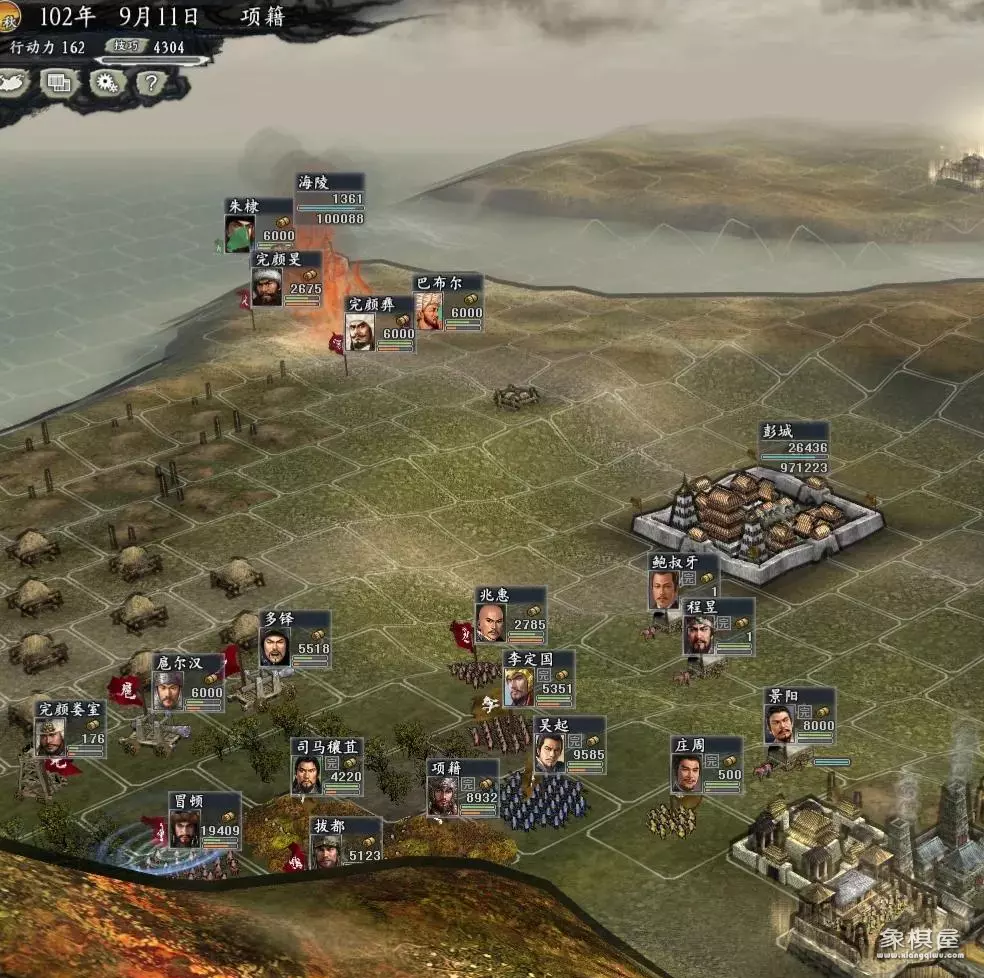
Task: Open the territory map icon
Action: (x=14, y=82)
